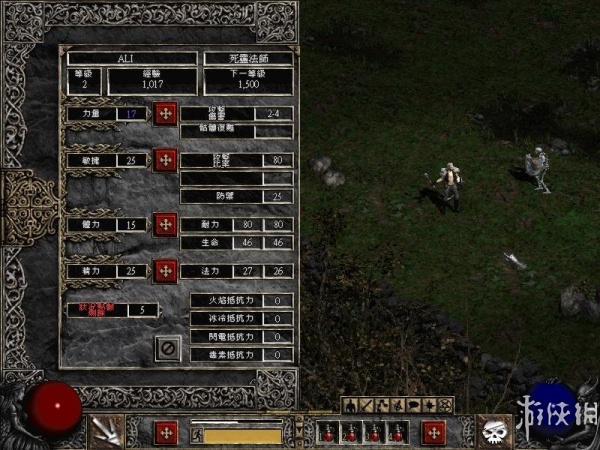Add a point to Strength (力量)
Viewport: 600px width, 450px height.
click(166, 113)
